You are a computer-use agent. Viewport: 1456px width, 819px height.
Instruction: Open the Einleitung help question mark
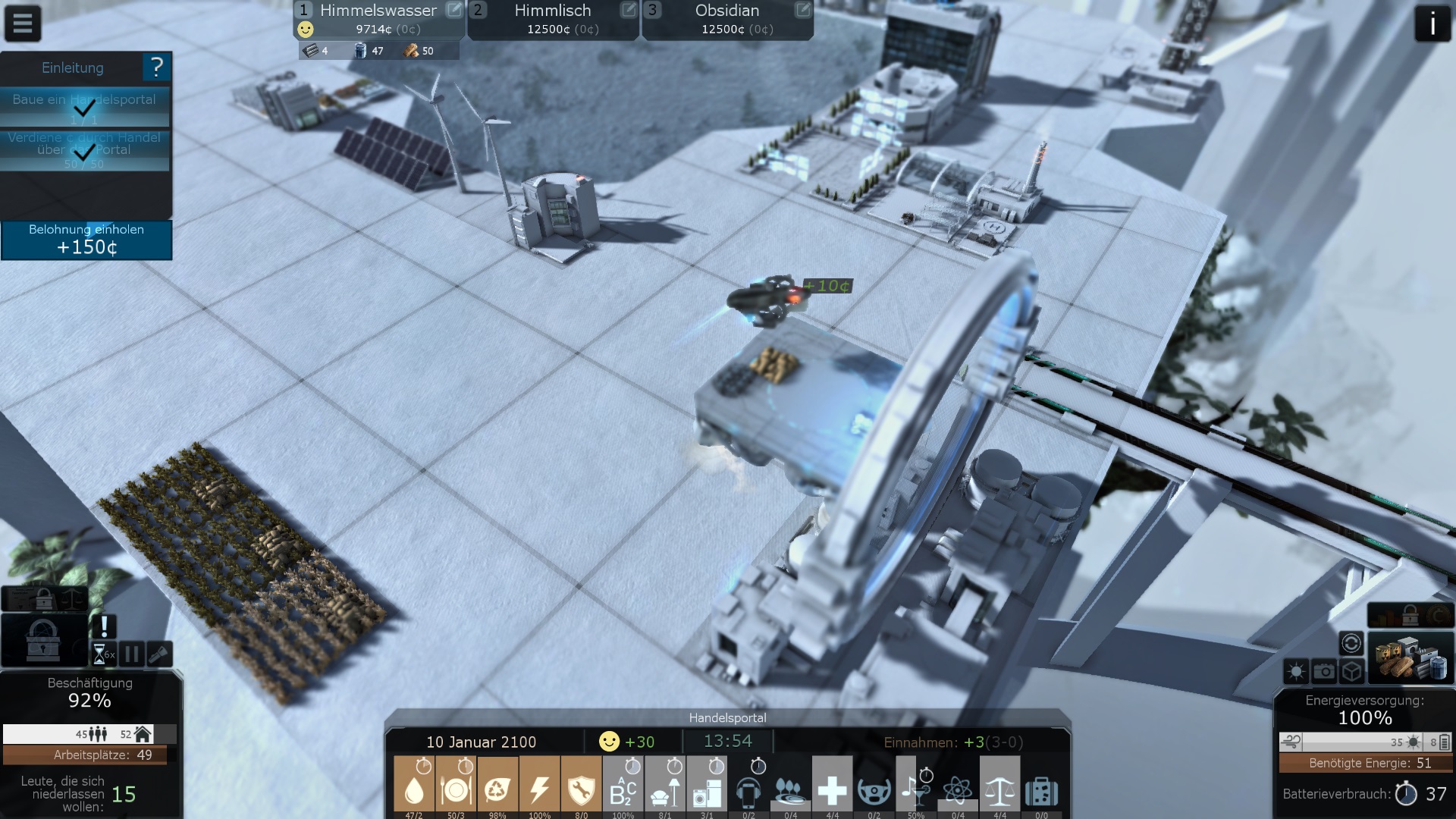pyautogui.click(x=157, y=67)
